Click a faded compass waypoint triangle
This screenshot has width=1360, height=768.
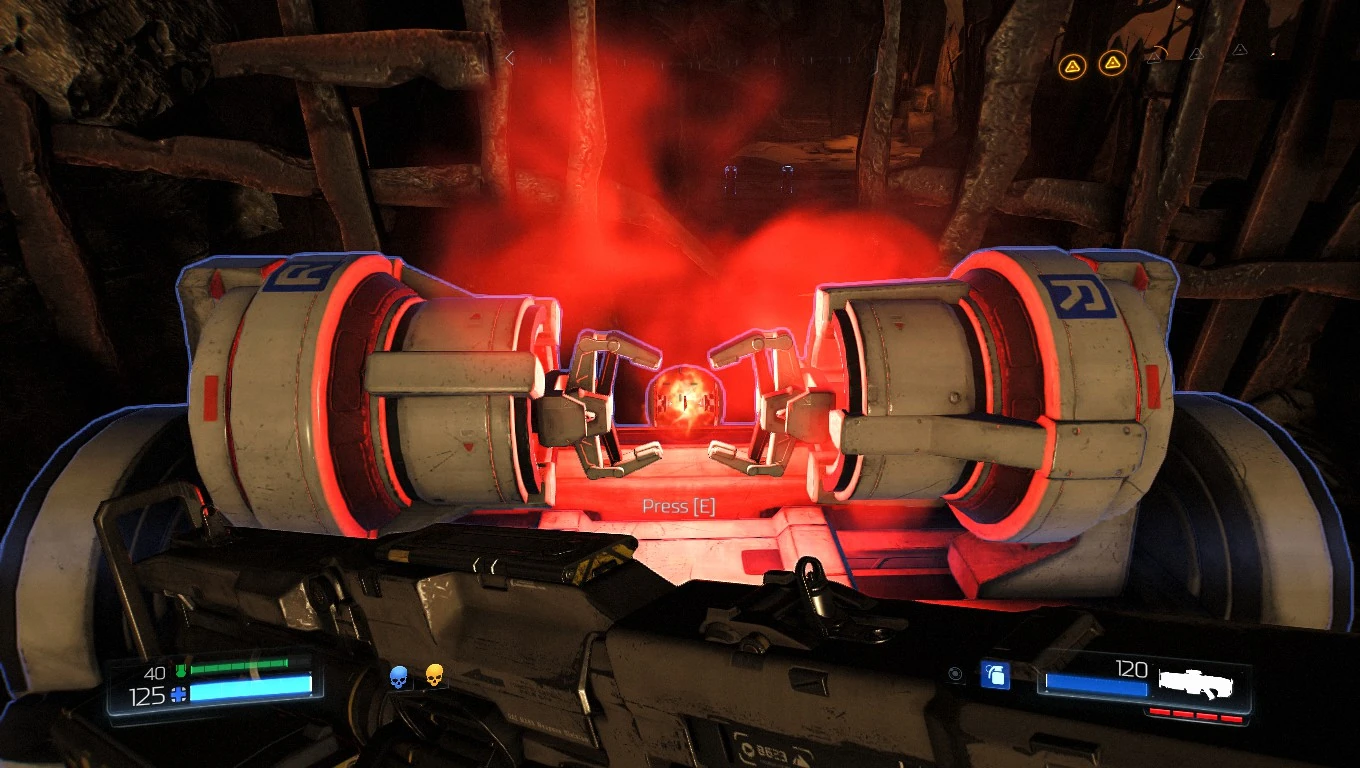tap(1195, 55)
